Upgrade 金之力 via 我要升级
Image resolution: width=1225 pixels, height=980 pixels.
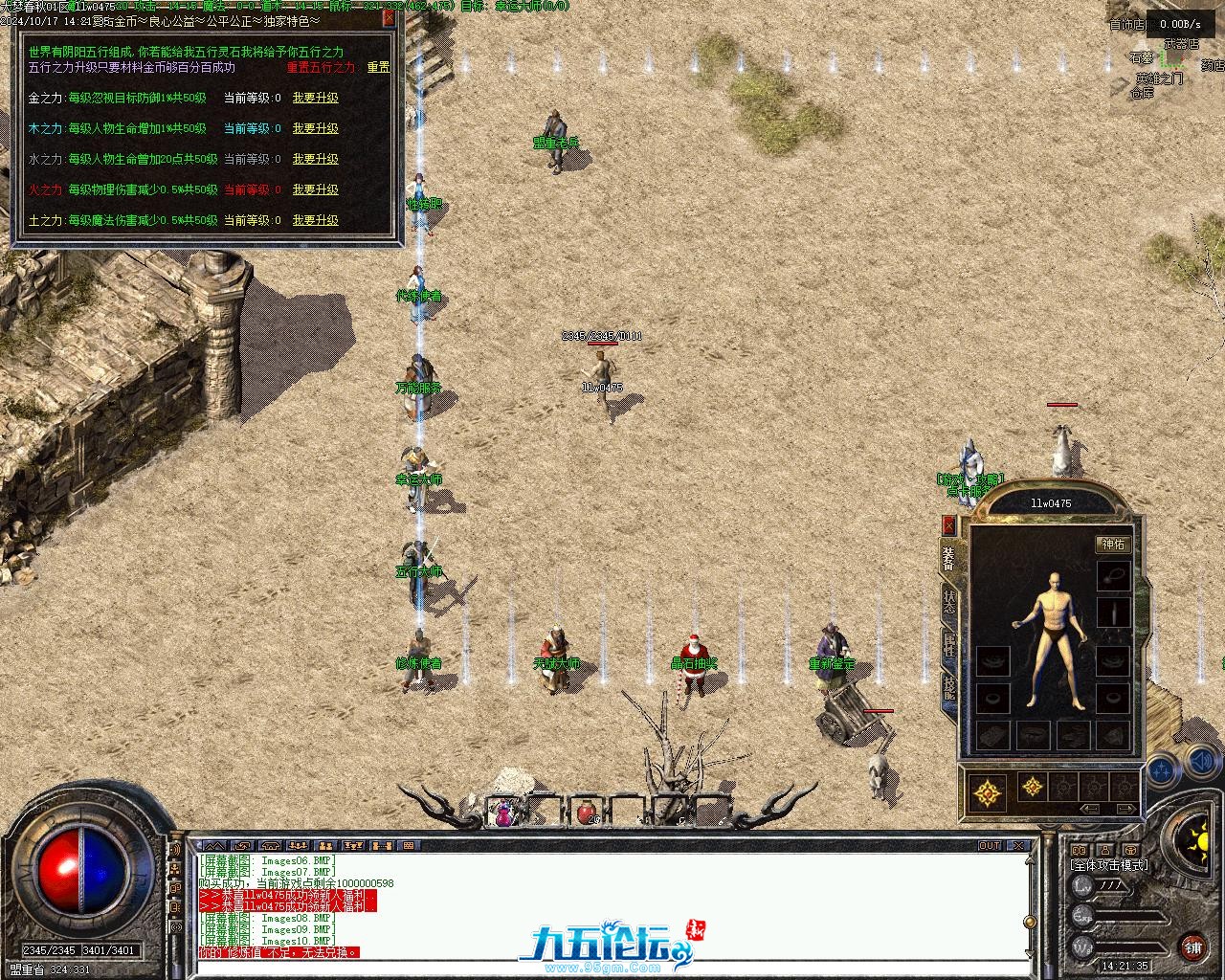(315, 98)
